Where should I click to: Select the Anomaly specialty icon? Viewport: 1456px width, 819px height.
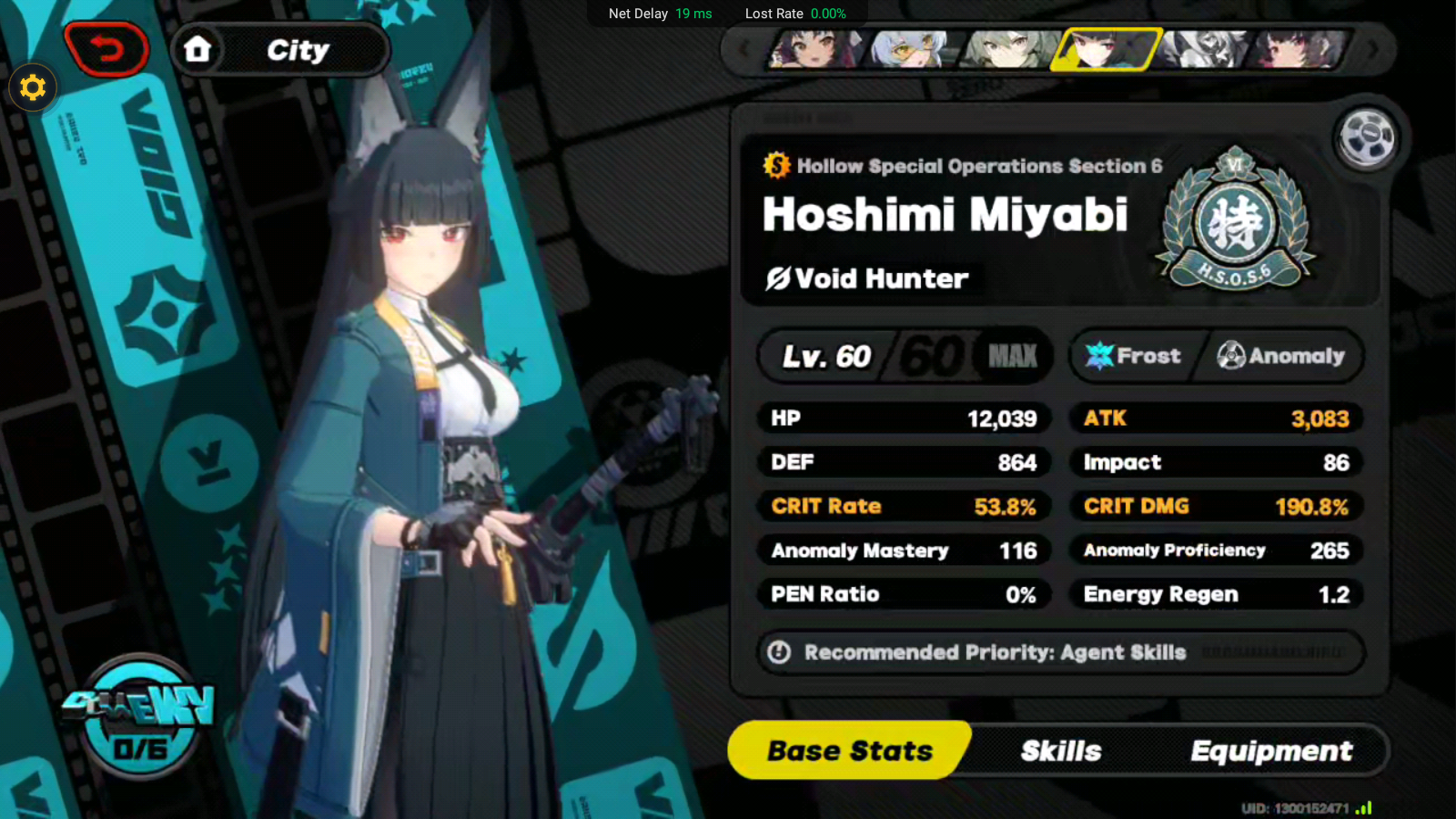1233,356
